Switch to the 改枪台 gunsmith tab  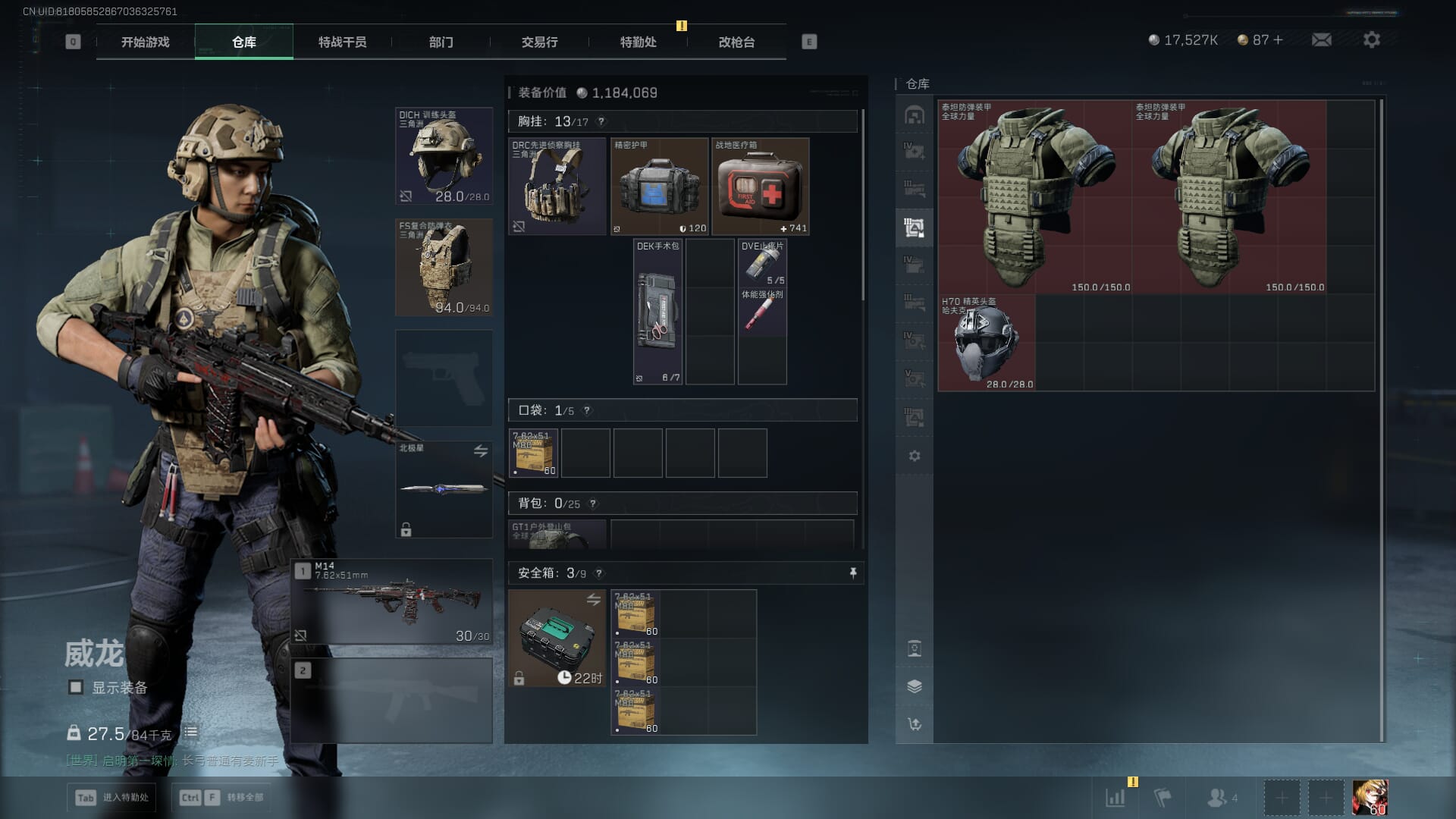coord(736,42)
